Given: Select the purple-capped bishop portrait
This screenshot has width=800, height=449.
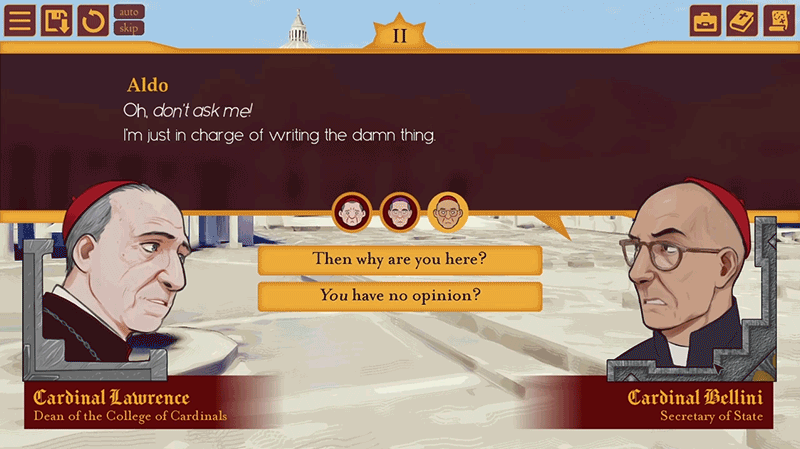Looking at the screenshot, I should pyautogui.click(x=399, y=211).
